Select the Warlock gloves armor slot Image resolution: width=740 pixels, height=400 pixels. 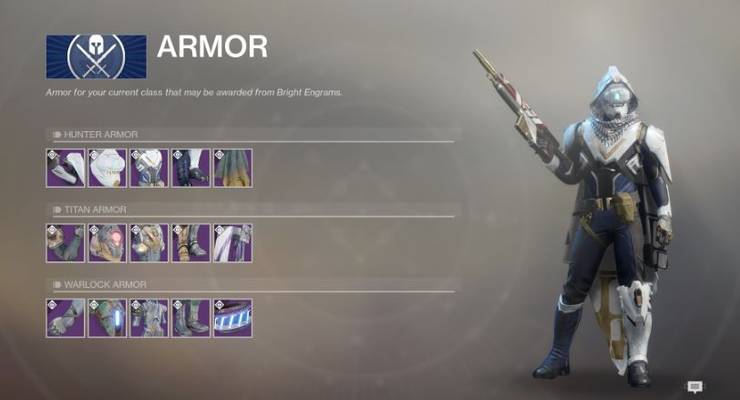(x=65, y=318)
